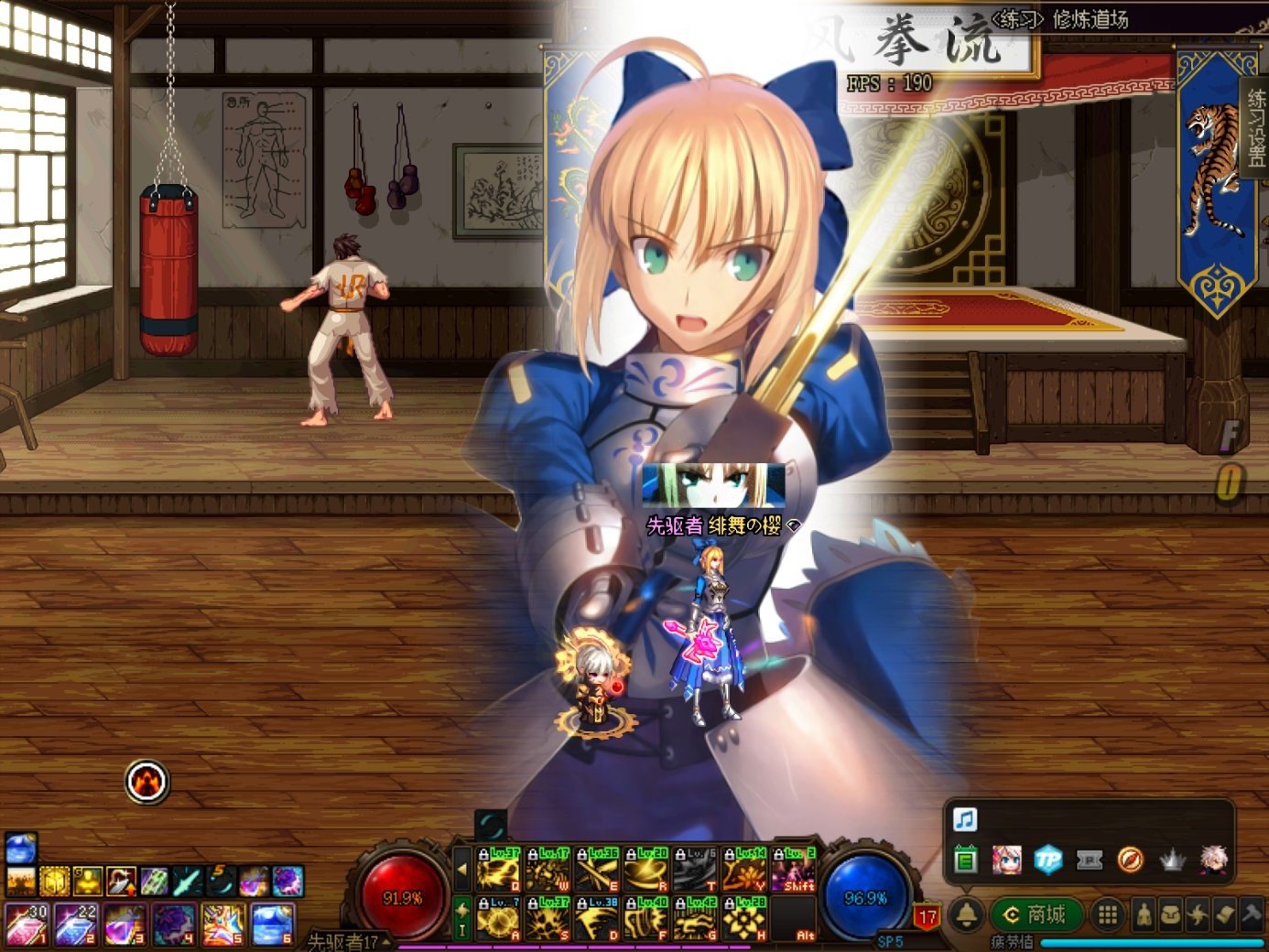Open the skills shuriken icon
This screenshot has height=952, width=1269.
click(1198, 914)
